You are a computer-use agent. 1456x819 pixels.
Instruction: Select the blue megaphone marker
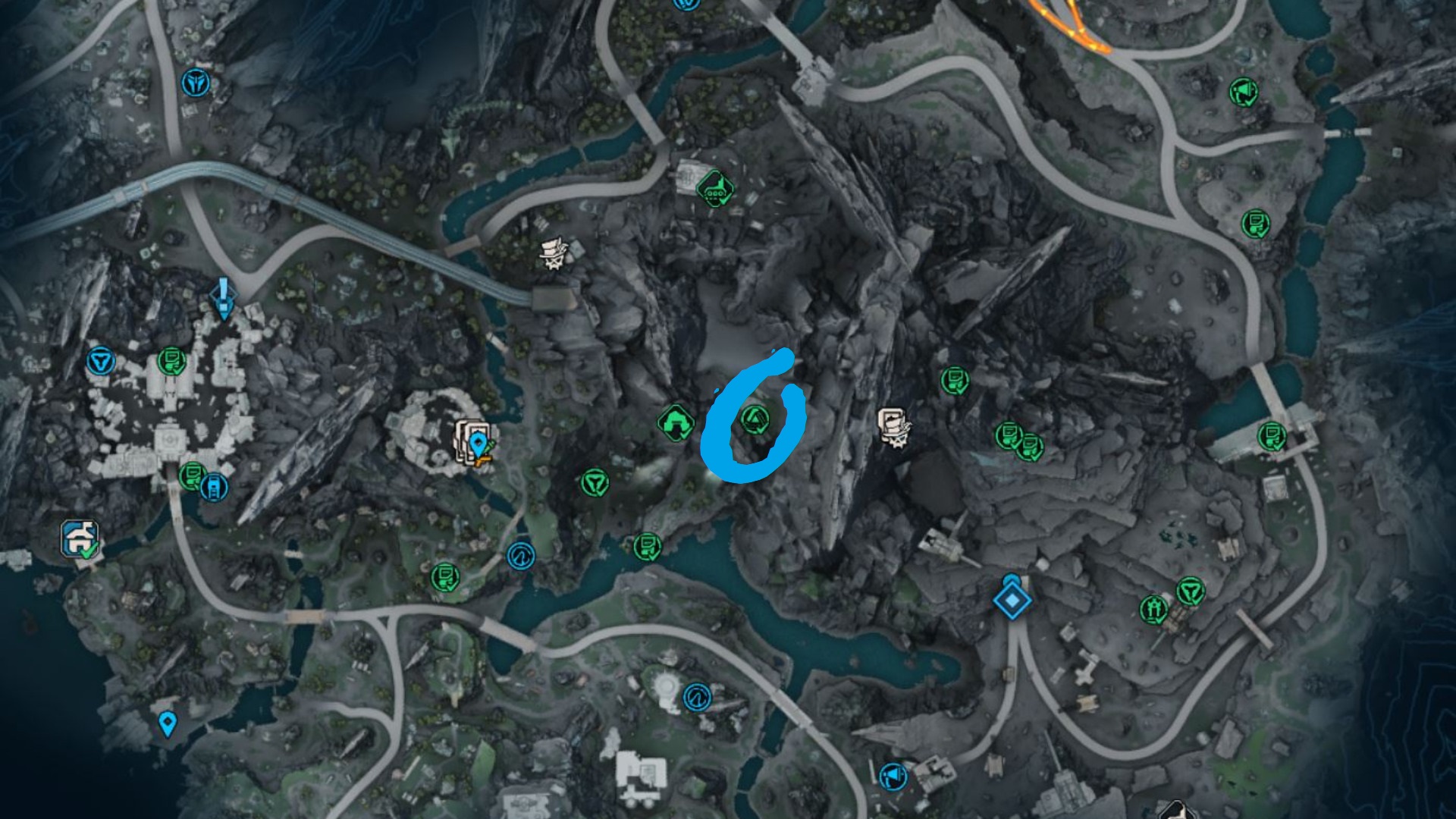point(893,777)
